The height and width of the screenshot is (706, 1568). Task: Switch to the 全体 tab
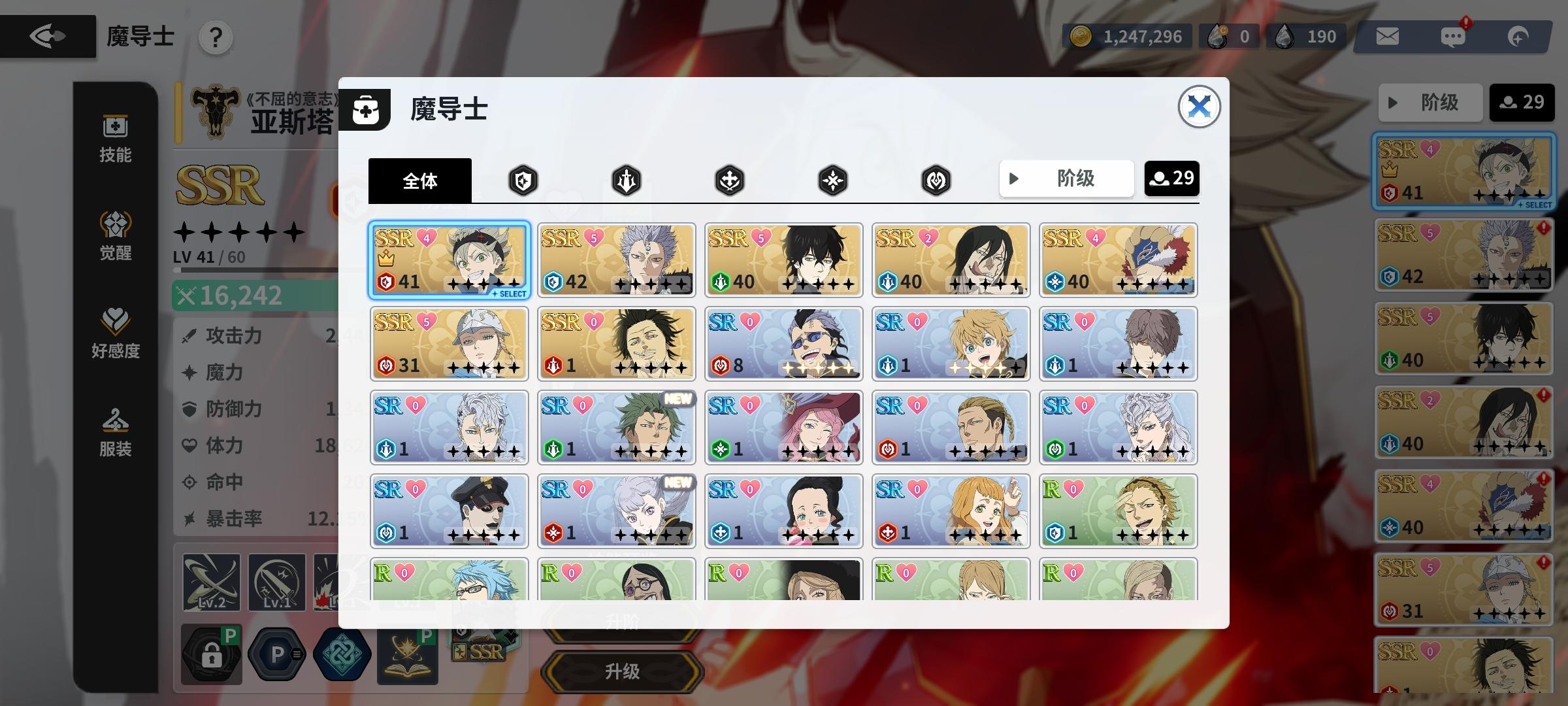click(419, 182)
